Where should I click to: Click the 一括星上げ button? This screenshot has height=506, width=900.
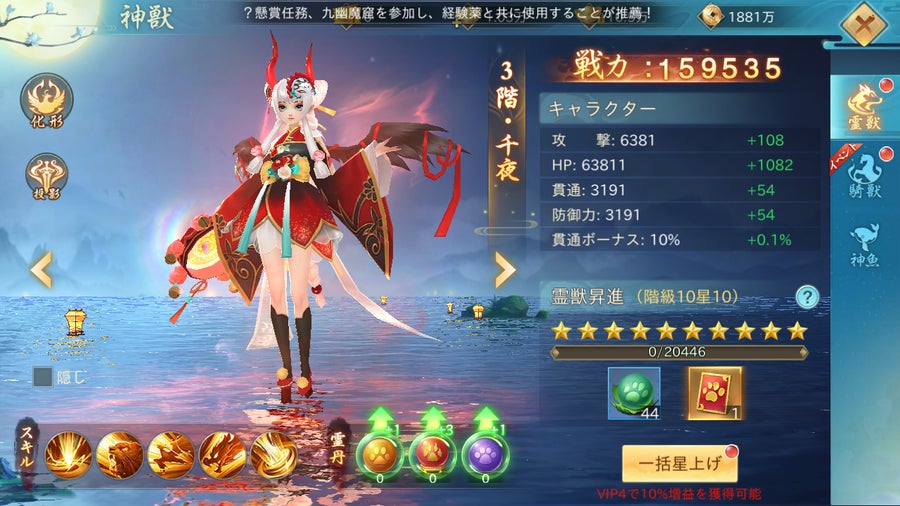coord(679,463)
